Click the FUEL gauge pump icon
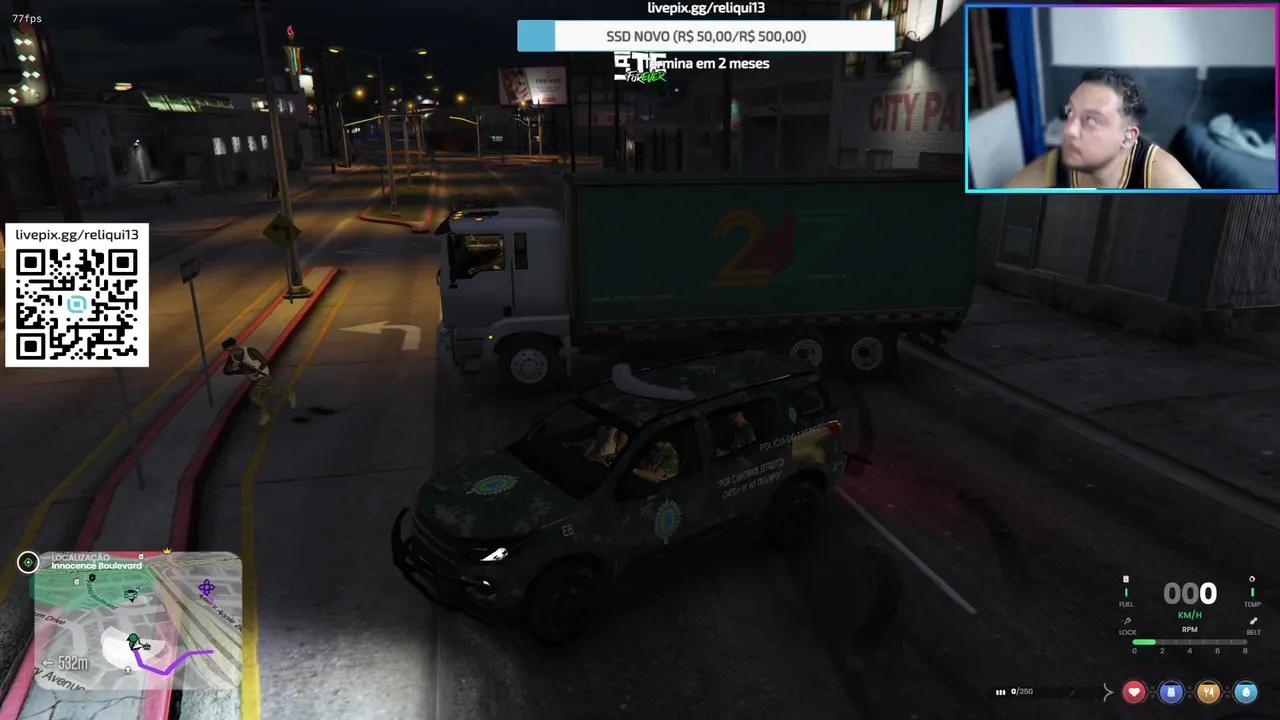 [x=1126, y=579]
